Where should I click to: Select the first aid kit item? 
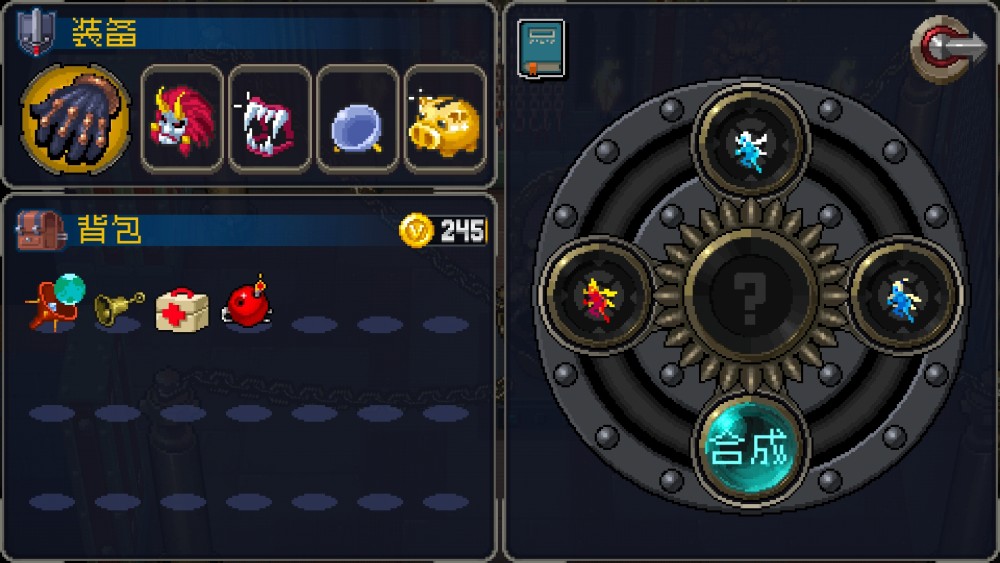tap(182, 308)
